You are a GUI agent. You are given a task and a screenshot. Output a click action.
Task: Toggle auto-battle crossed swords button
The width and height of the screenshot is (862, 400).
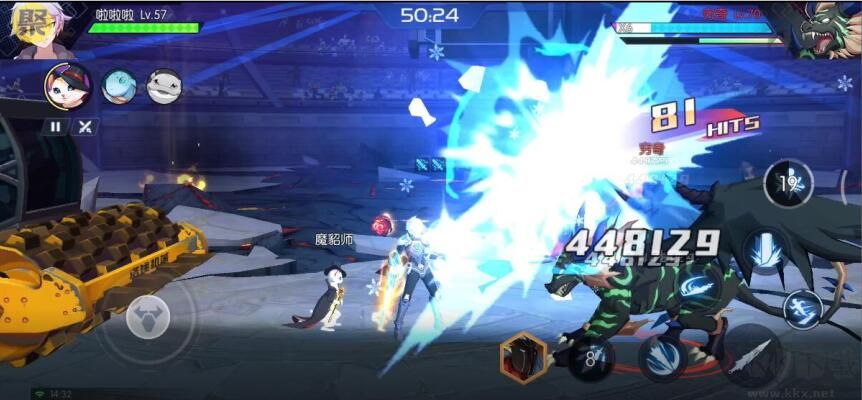coord(86,127)
